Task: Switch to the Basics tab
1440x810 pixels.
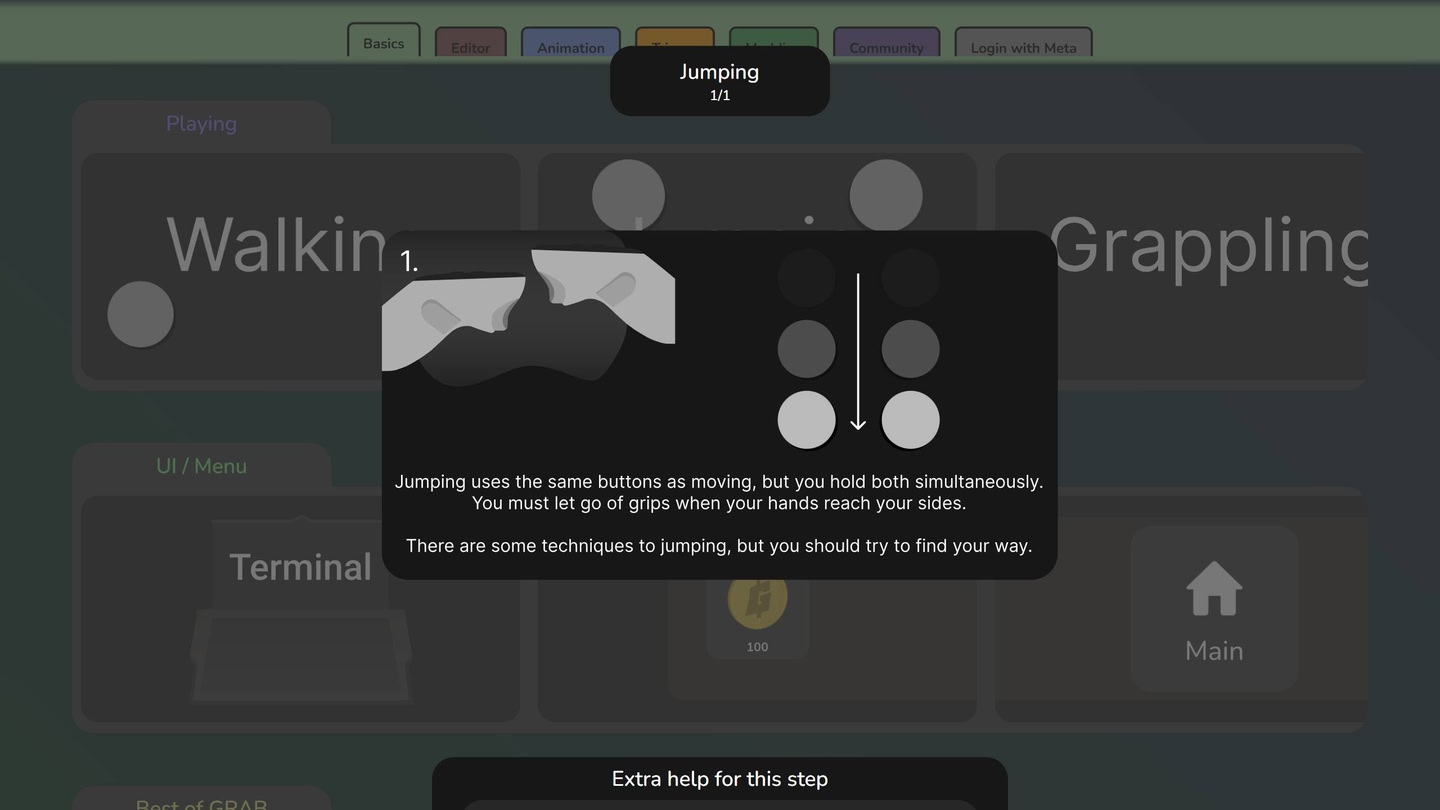Action: [x=383, y=43]
